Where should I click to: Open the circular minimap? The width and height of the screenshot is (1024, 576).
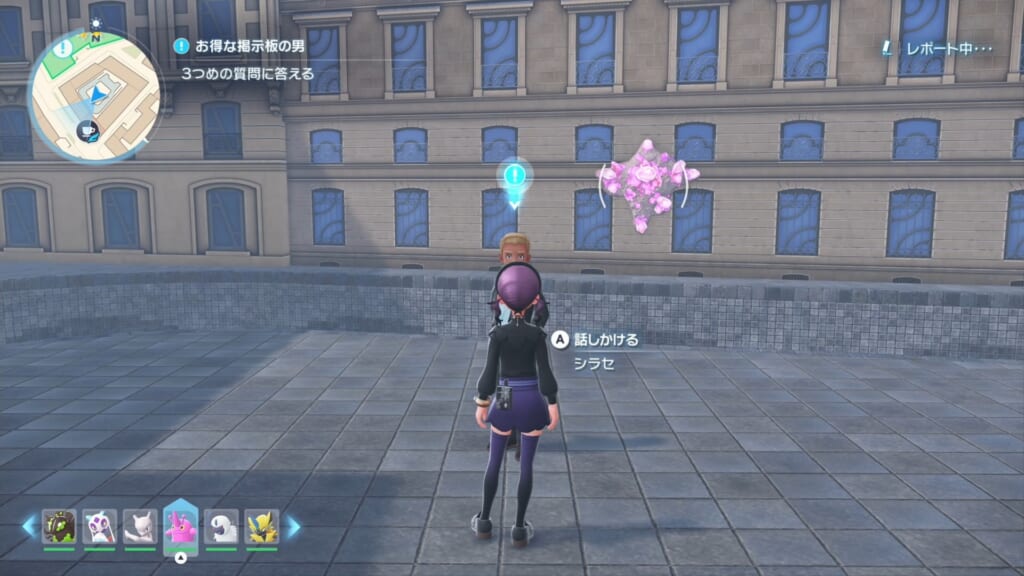point(94,94)
